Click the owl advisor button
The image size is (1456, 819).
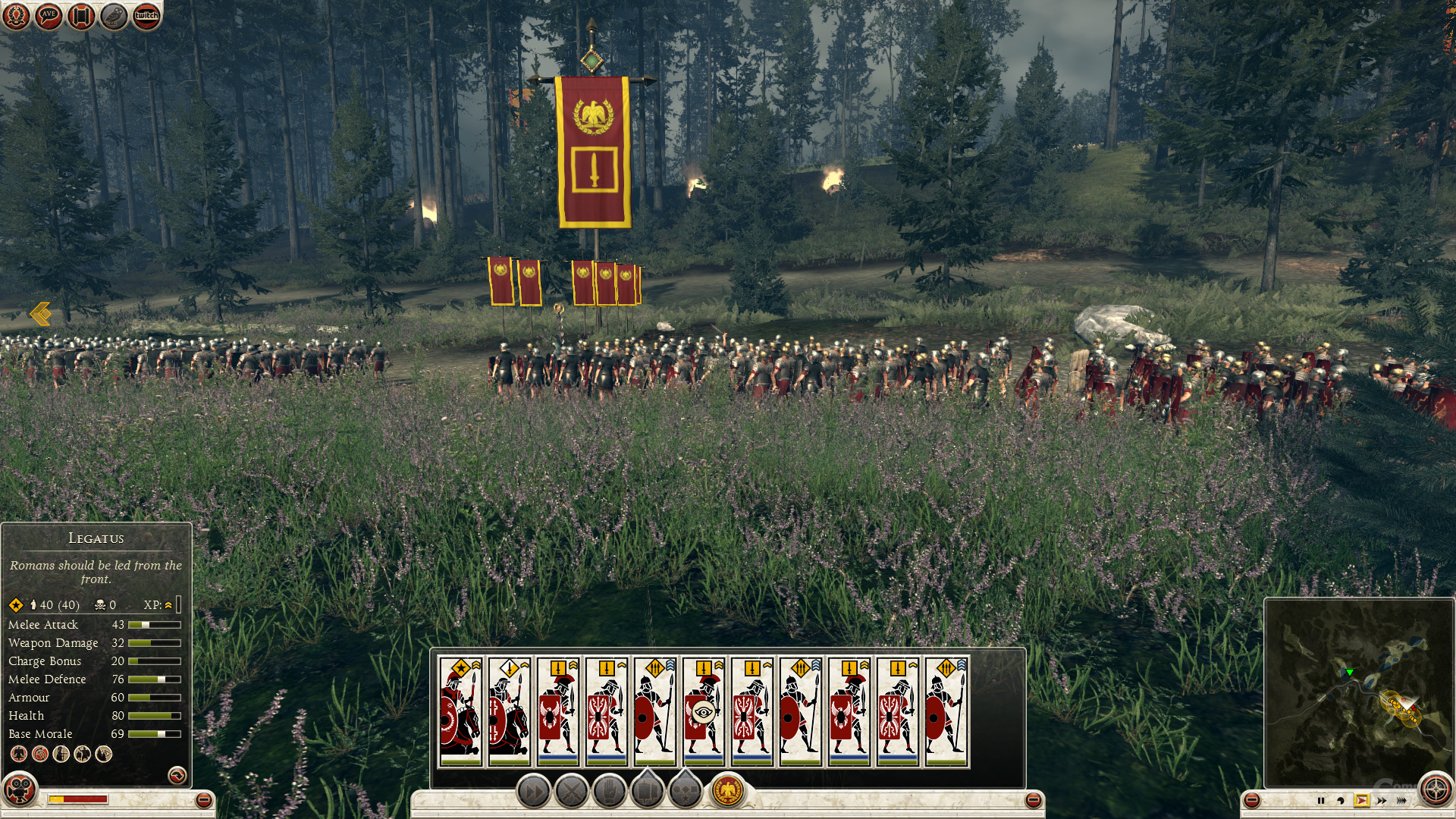coord(114,15)
